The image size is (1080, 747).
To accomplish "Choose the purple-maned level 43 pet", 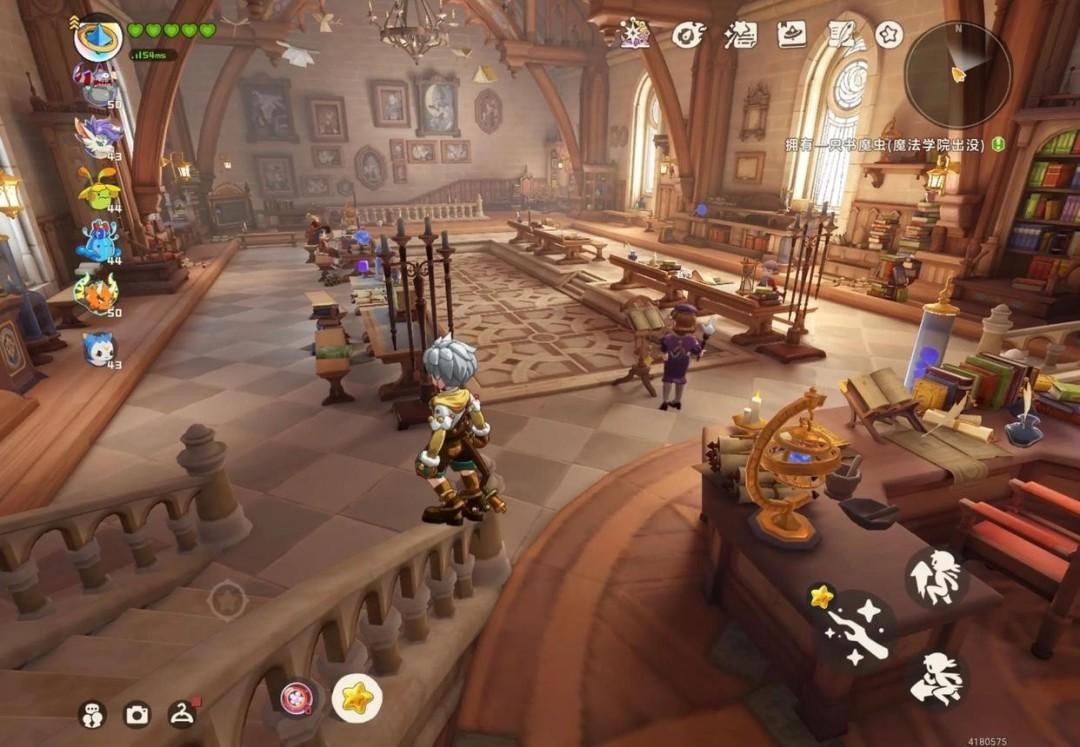I will coord(98,135).
